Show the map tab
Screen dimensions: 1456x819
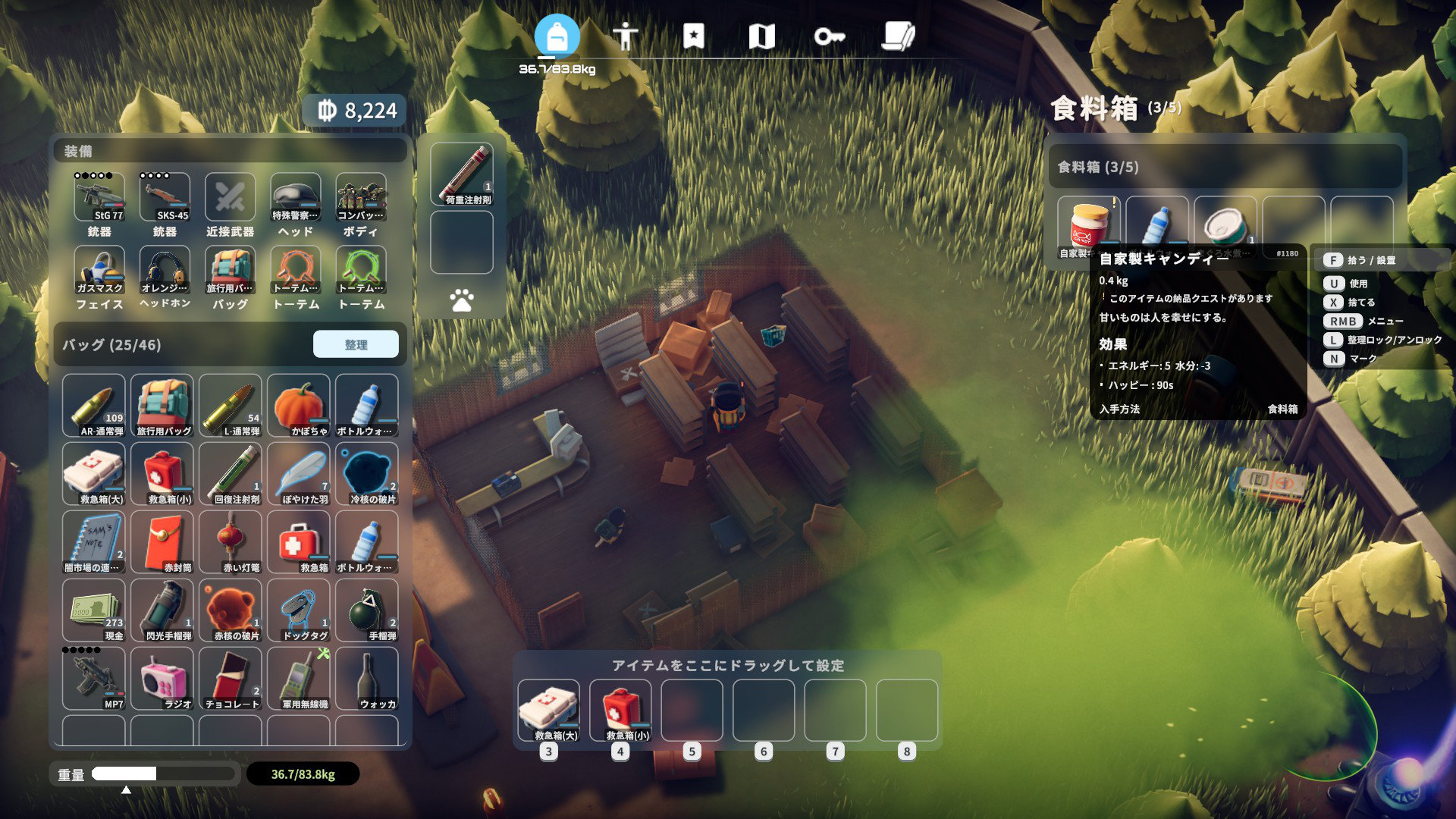click(761, 36)
